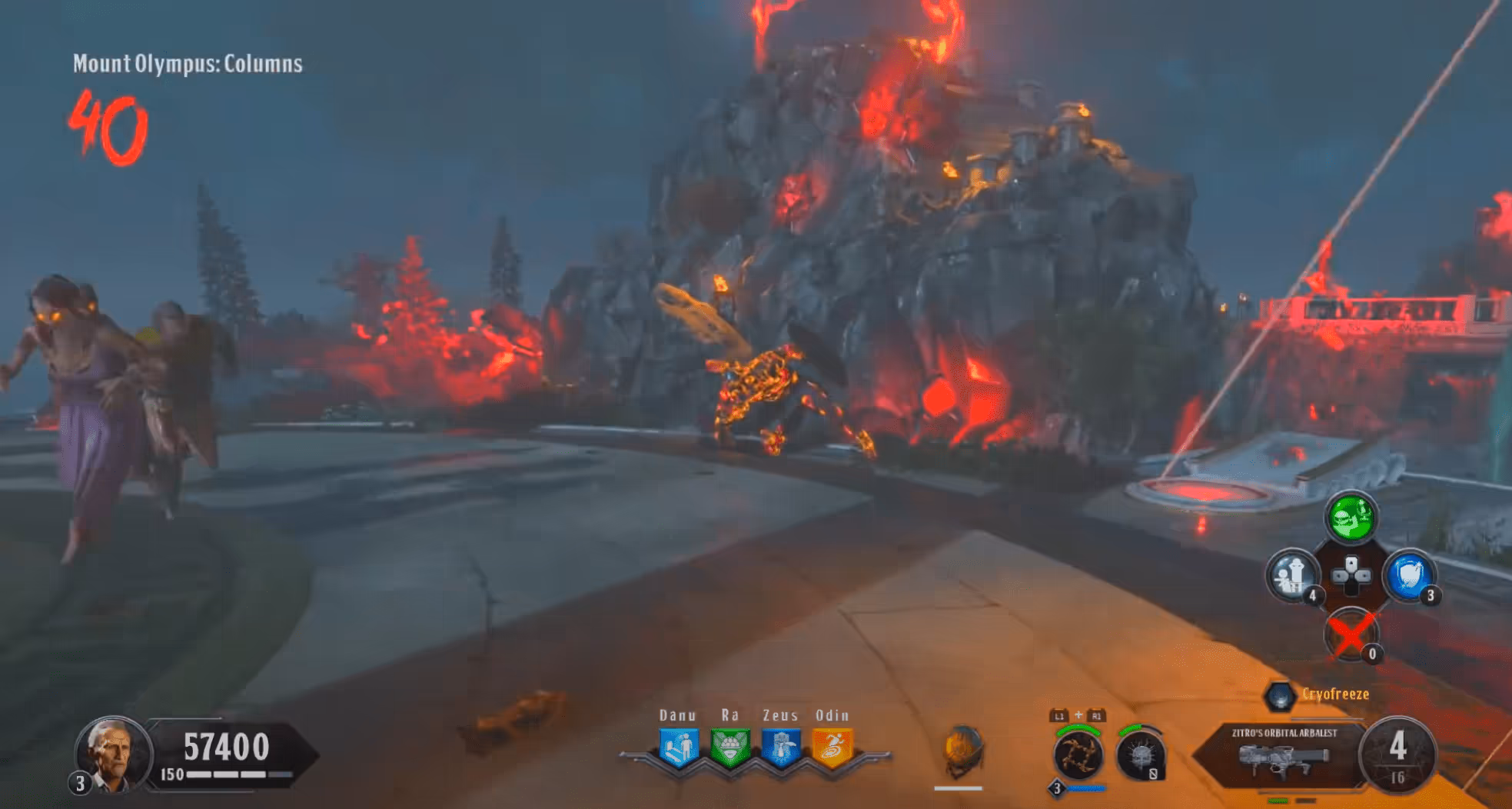Select the Zitro's Orbital Arbalest weapon panel
The image size is (1512, 809).
pos(1282,755)
